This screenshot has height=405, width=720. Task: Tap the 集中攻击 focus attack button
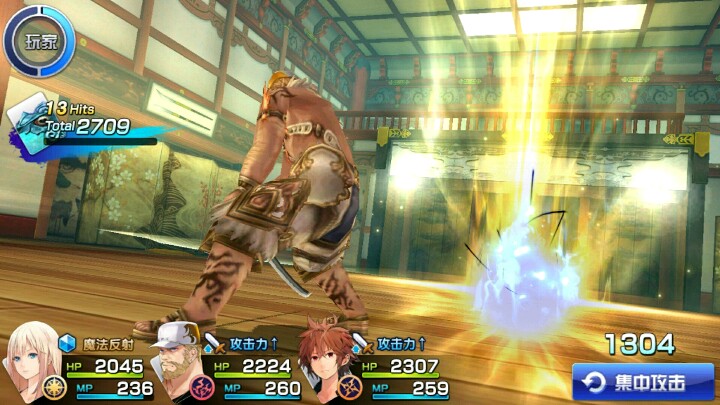[643, 382]
